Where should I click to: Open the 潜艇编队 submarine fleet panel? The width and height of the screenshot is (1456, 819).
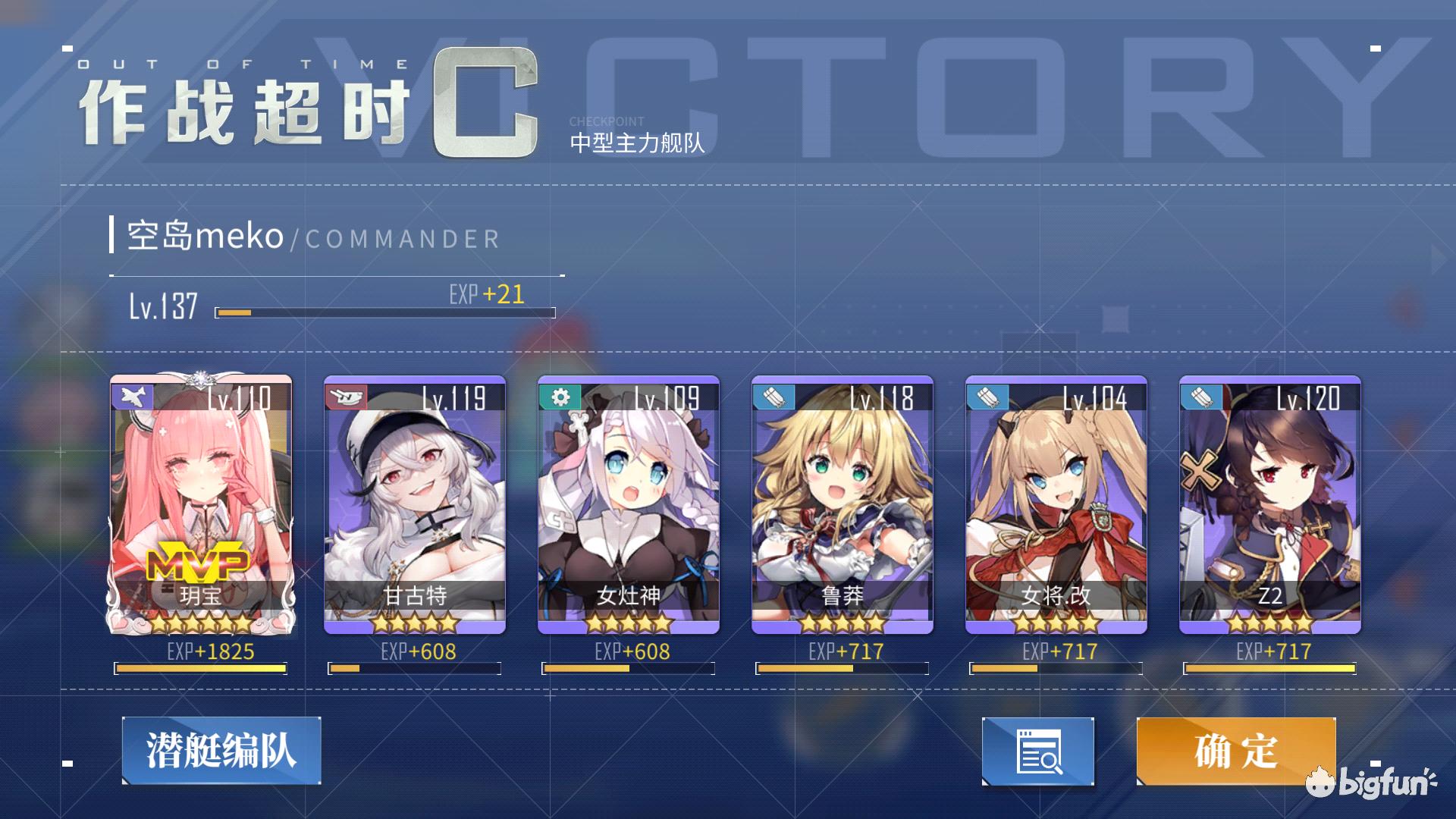(x=220, y=751)
